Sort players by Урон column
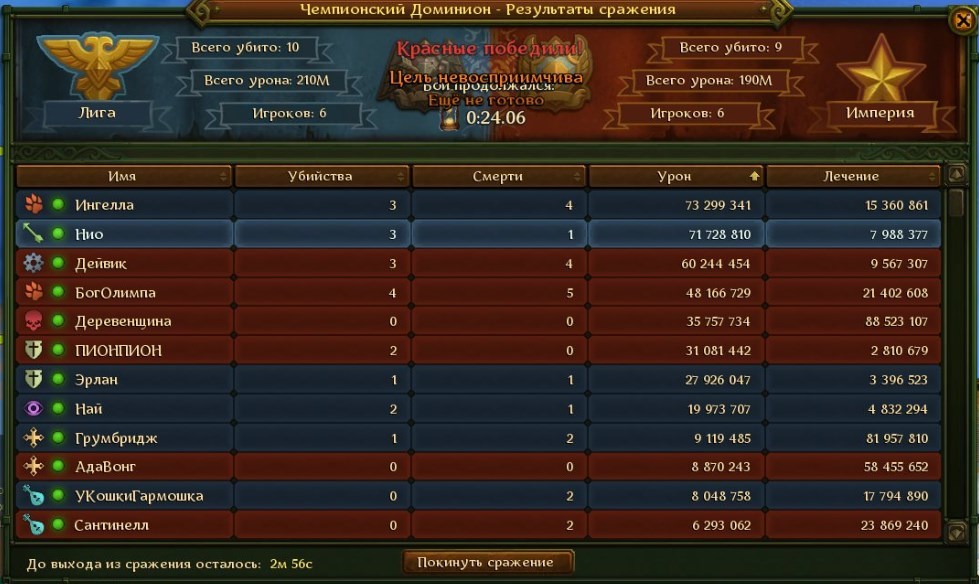 [675, 176]
